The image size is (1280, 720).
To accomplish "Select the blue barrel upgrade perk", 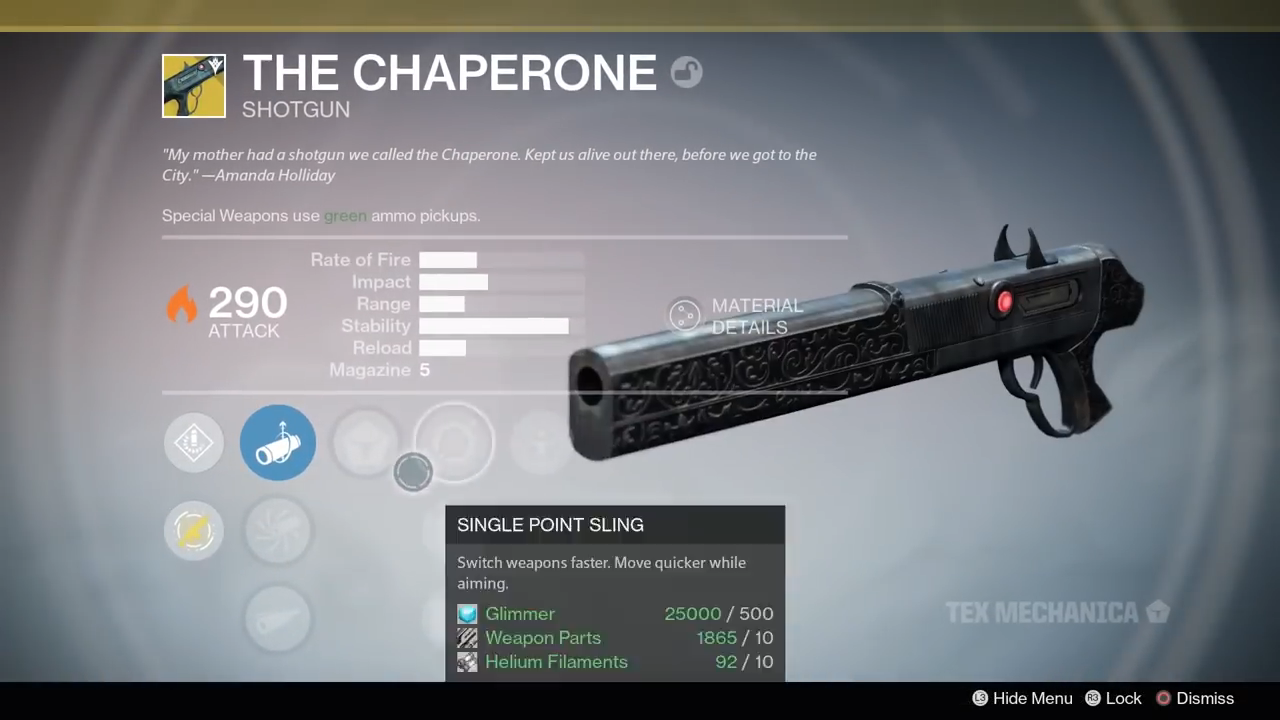I will coord(278,442).
